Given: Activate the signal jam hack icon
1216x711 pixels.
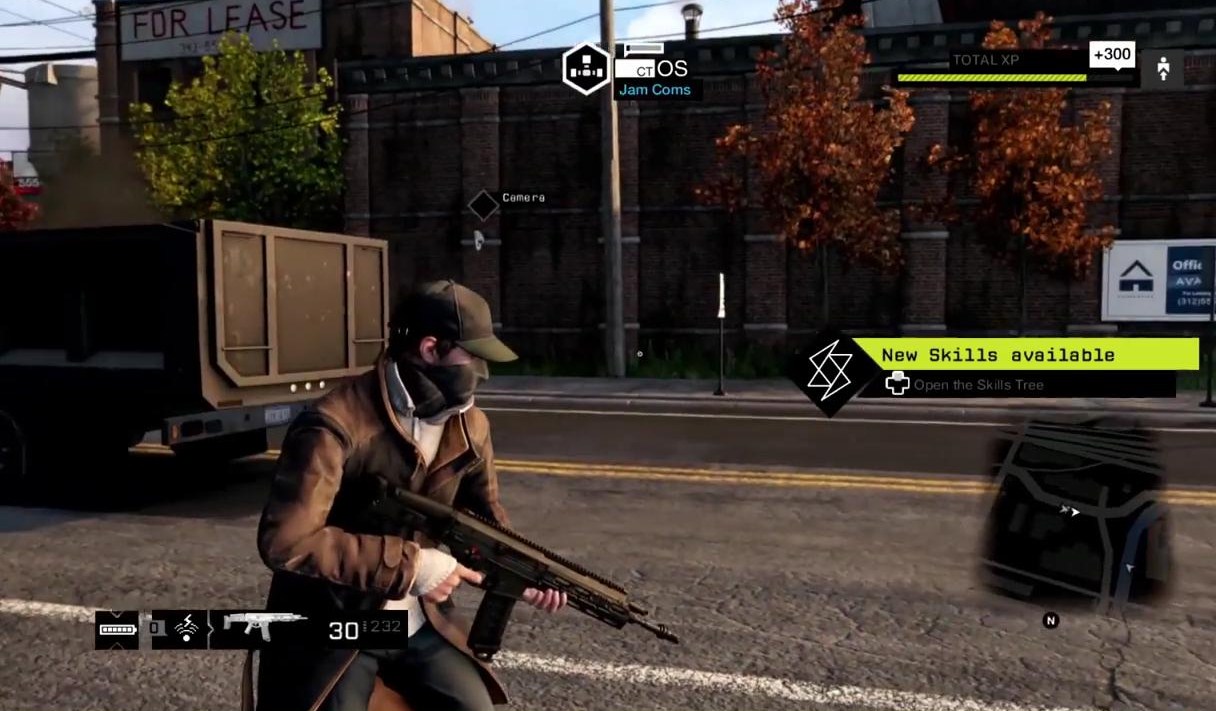Looking at the screenshot, I should 185,630.
